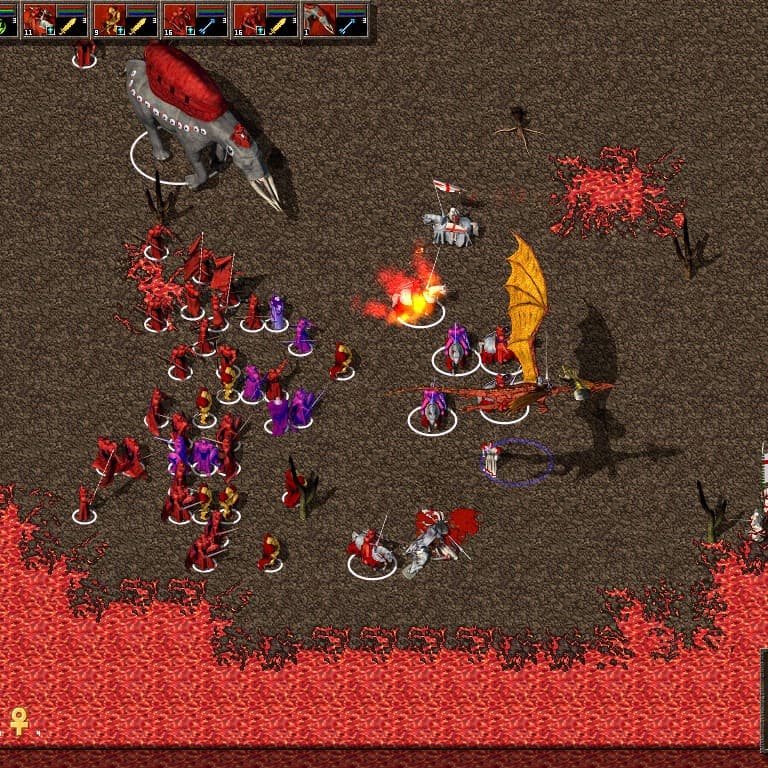This screenshot has width=768, height=768.
Task: Select the single-unit group card
Action: point(335,19)
